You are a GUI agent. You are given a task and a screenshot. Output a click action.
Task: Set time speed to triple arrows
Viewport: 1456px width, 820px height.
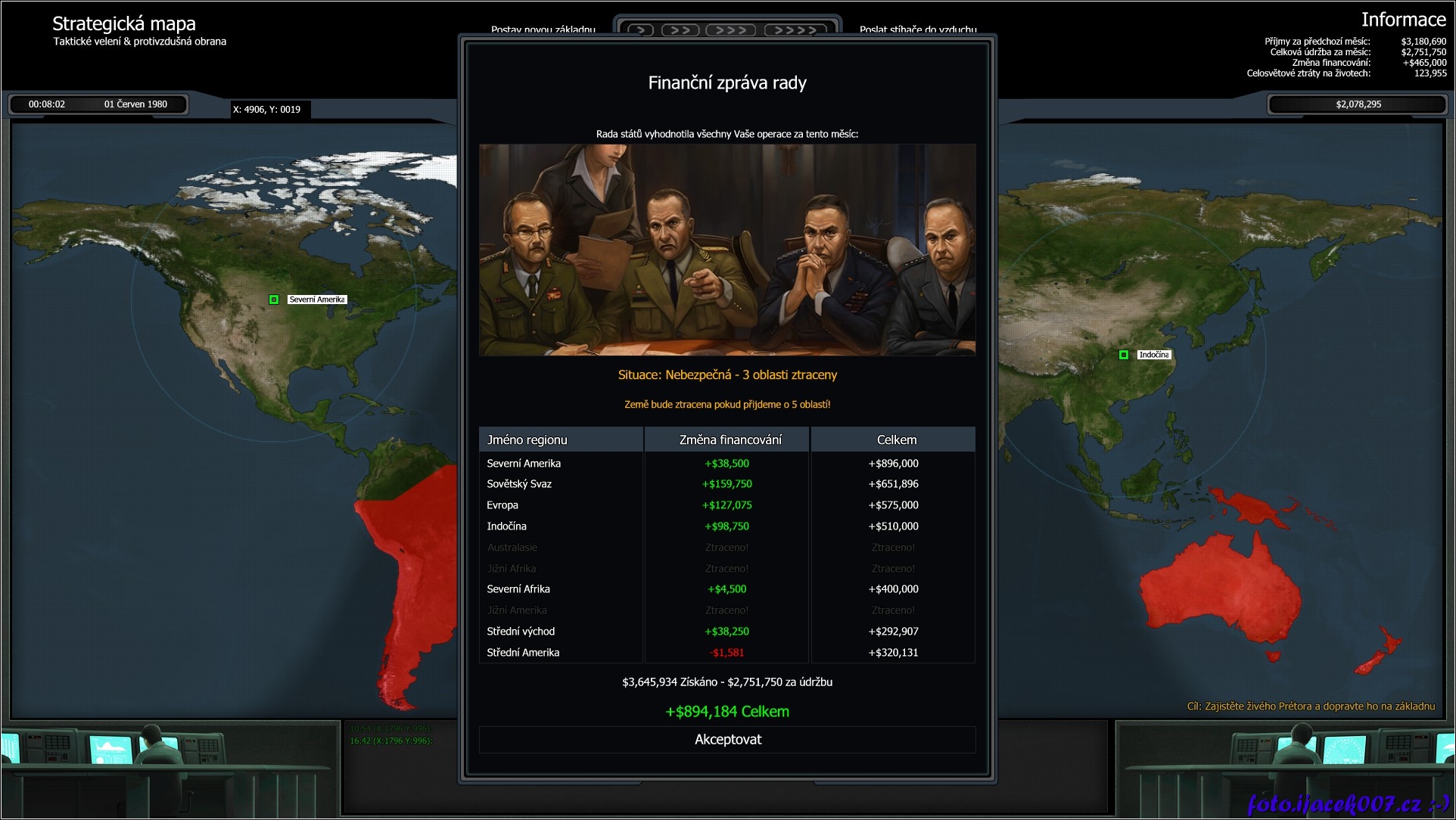pos(731,30)
